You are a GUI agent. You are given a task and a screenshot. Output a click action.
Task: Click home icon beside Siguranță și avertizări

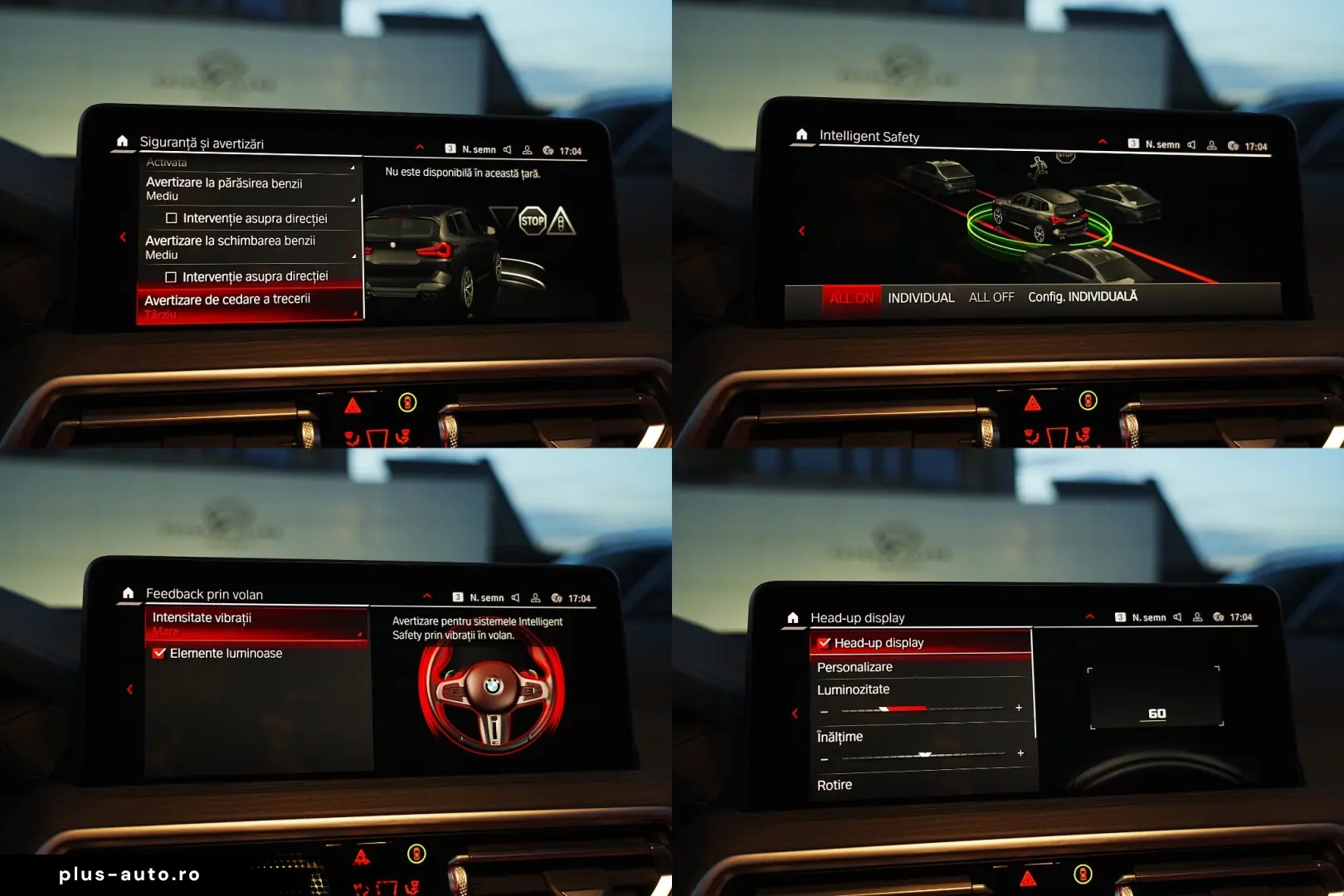122,141
